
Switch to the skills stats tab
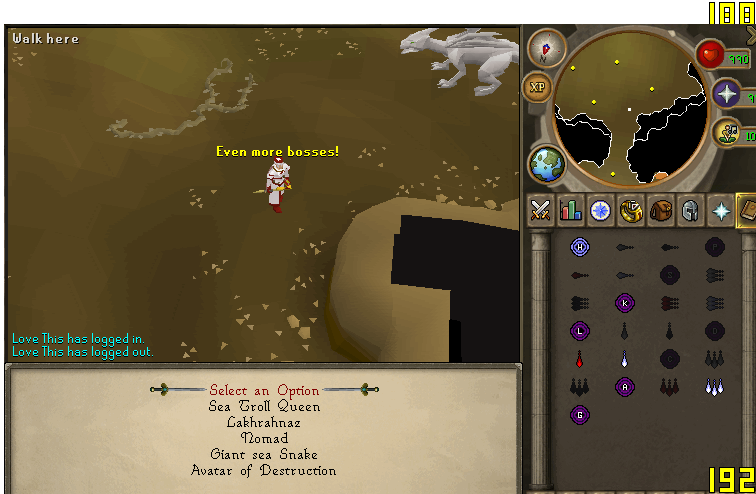[571, 211]
